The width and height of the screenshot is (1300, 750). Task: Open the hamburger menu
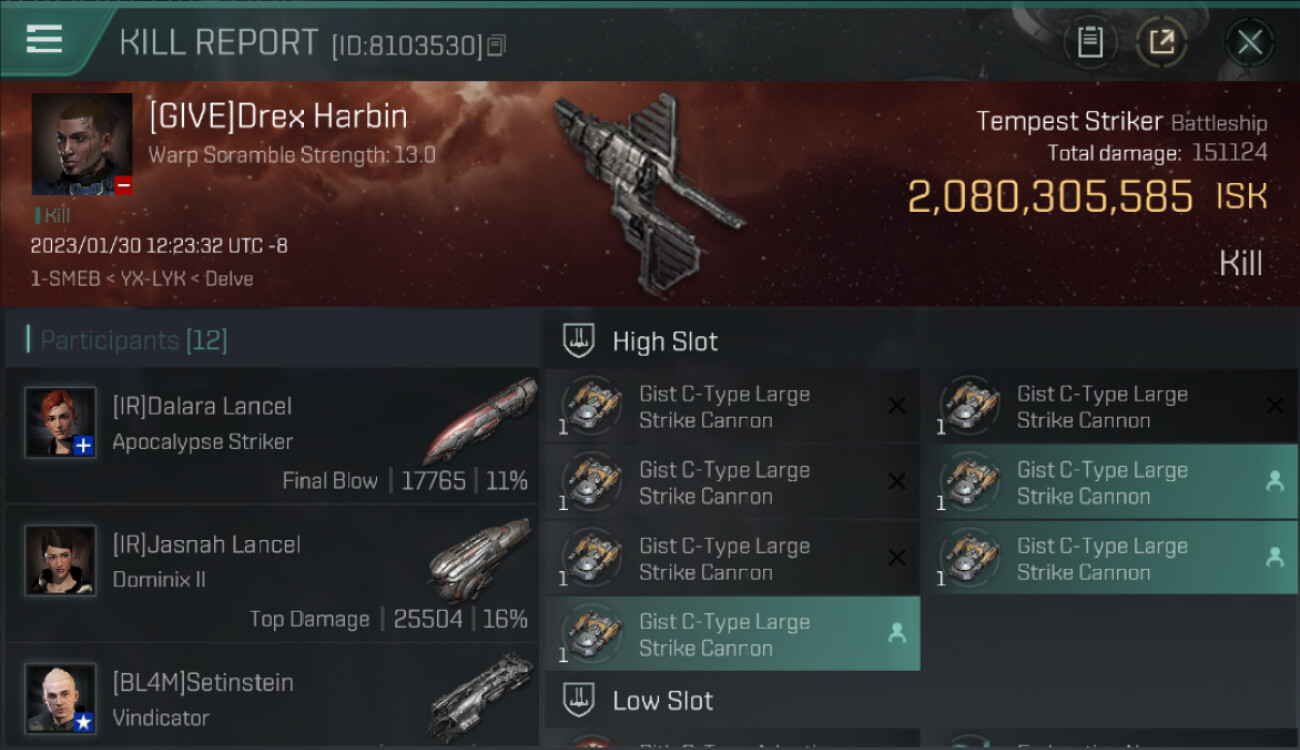click(45, 40)
